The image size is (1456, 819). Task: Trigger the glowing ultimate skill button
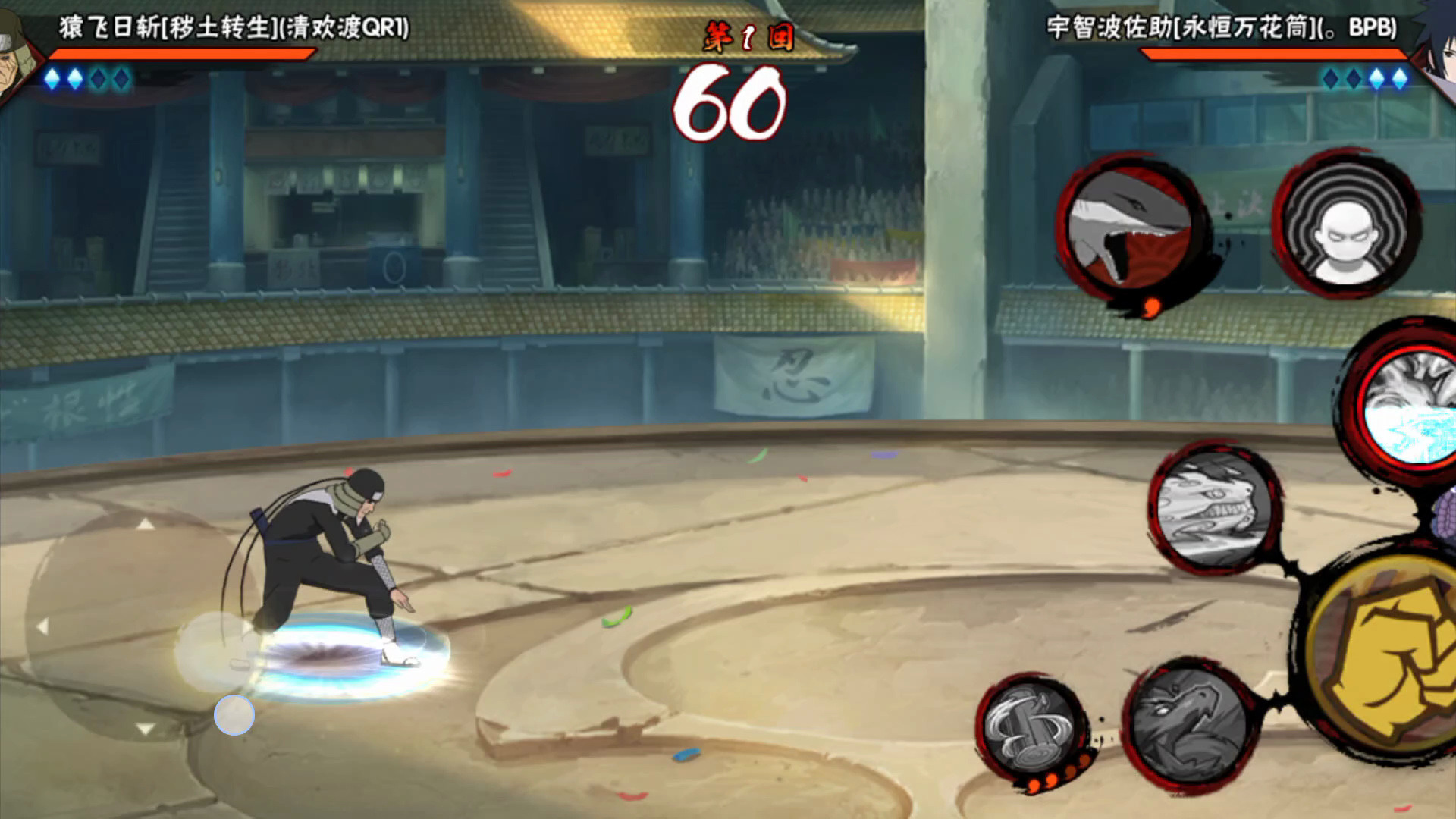[1409, 408]
